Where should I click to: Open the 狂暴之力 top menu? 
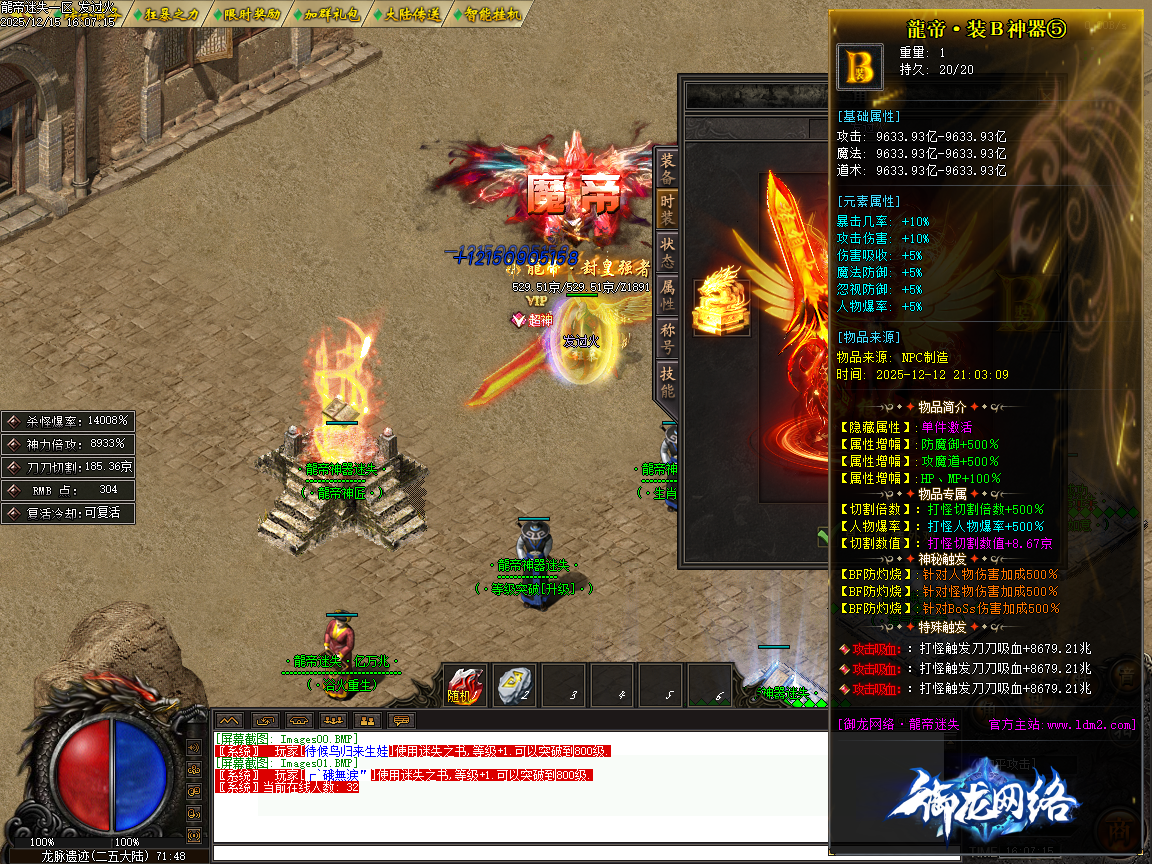coord(166,14)
